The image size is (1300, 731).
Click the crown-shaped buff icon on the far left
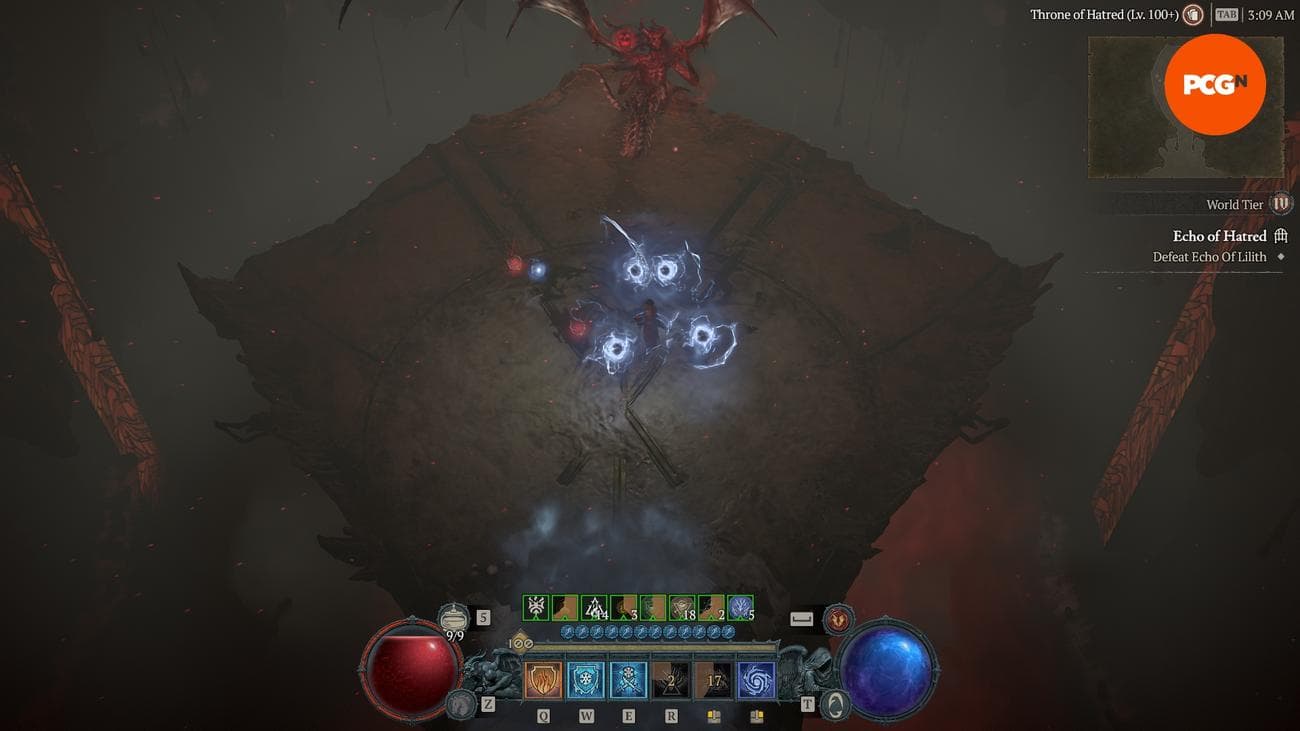coord(535,605)
